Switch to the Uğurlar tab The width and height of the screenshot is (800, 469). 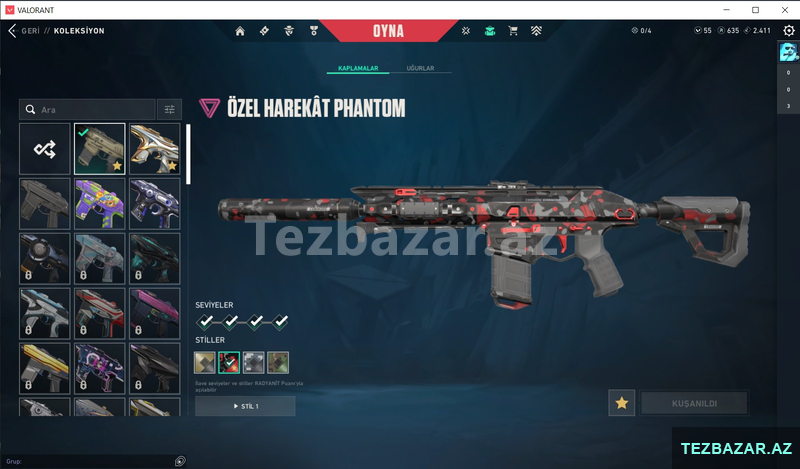pyautogui.click(x=420, y=69)
